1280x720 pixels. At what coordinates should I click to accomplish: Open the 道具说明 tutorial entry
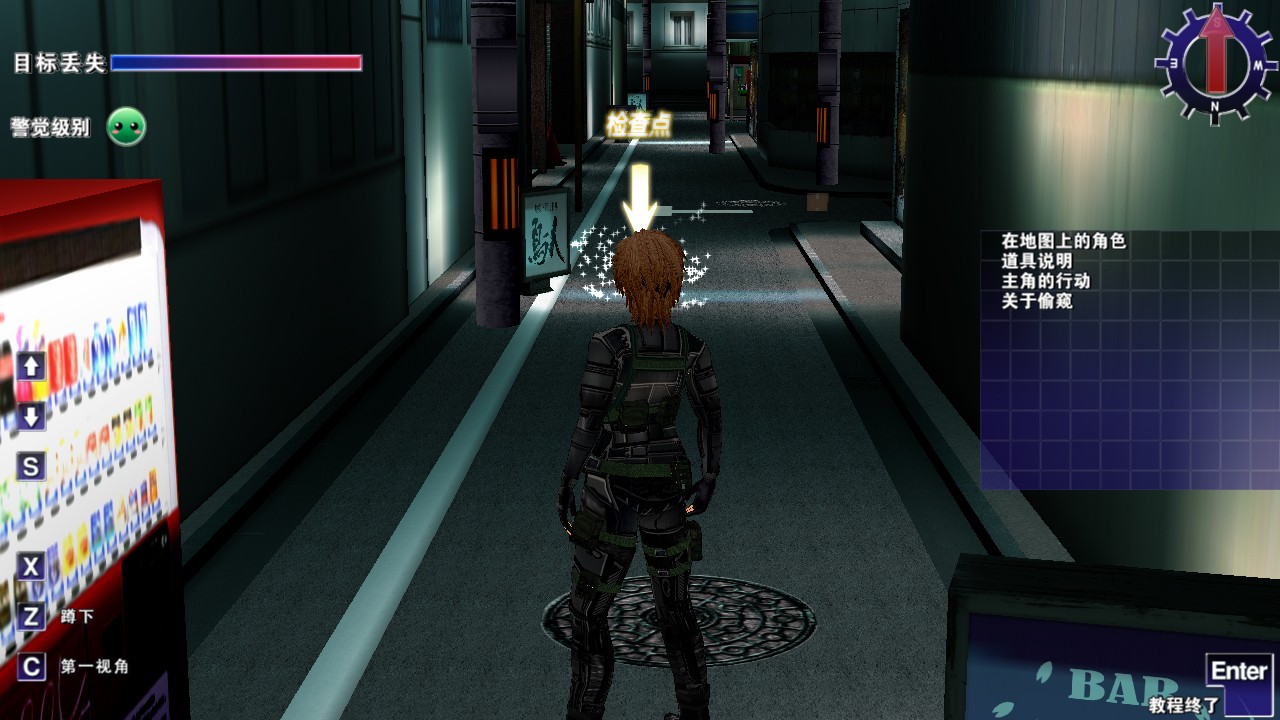click(x=1037, y=261)
